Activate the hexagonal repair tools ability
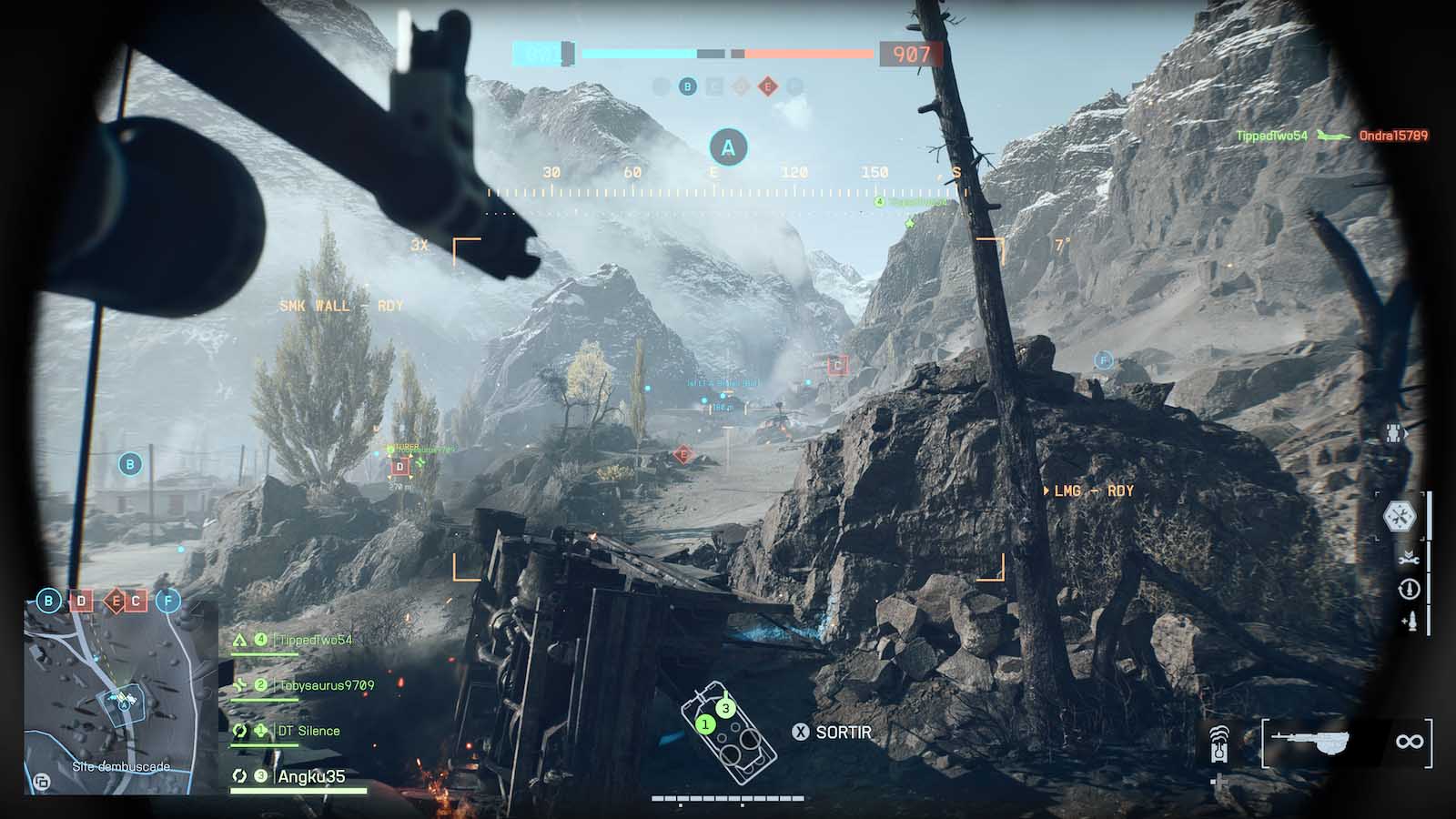 point(1400,517)
